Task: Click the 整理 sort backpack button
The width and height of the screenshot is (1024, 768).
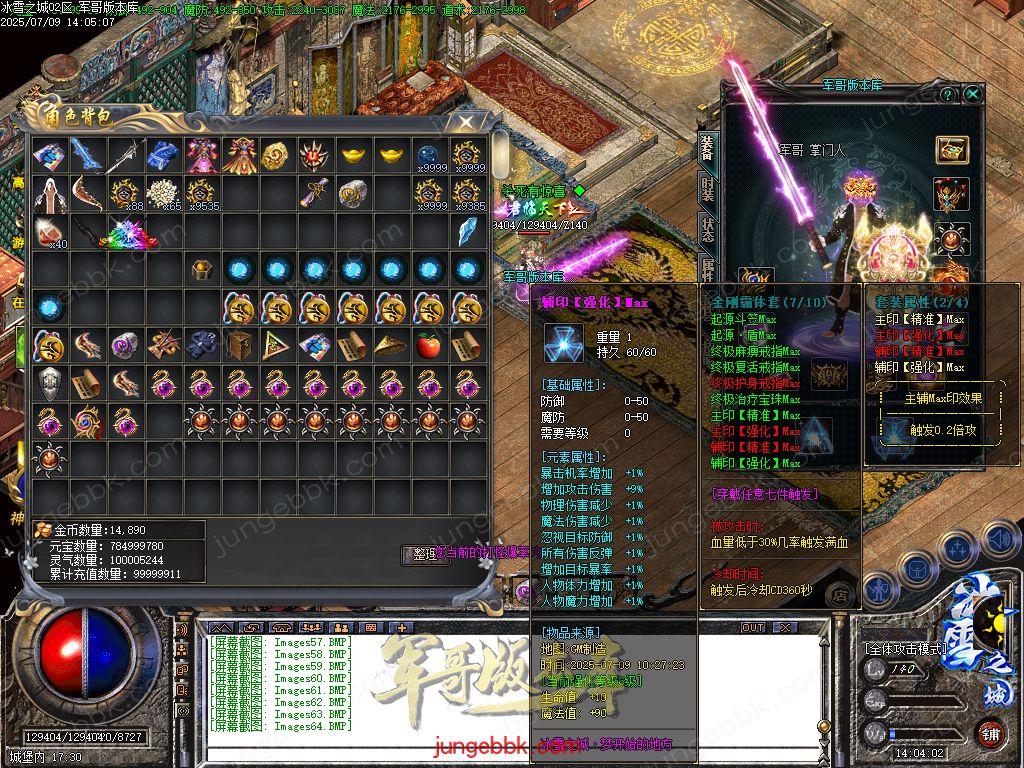Action: 424,555
